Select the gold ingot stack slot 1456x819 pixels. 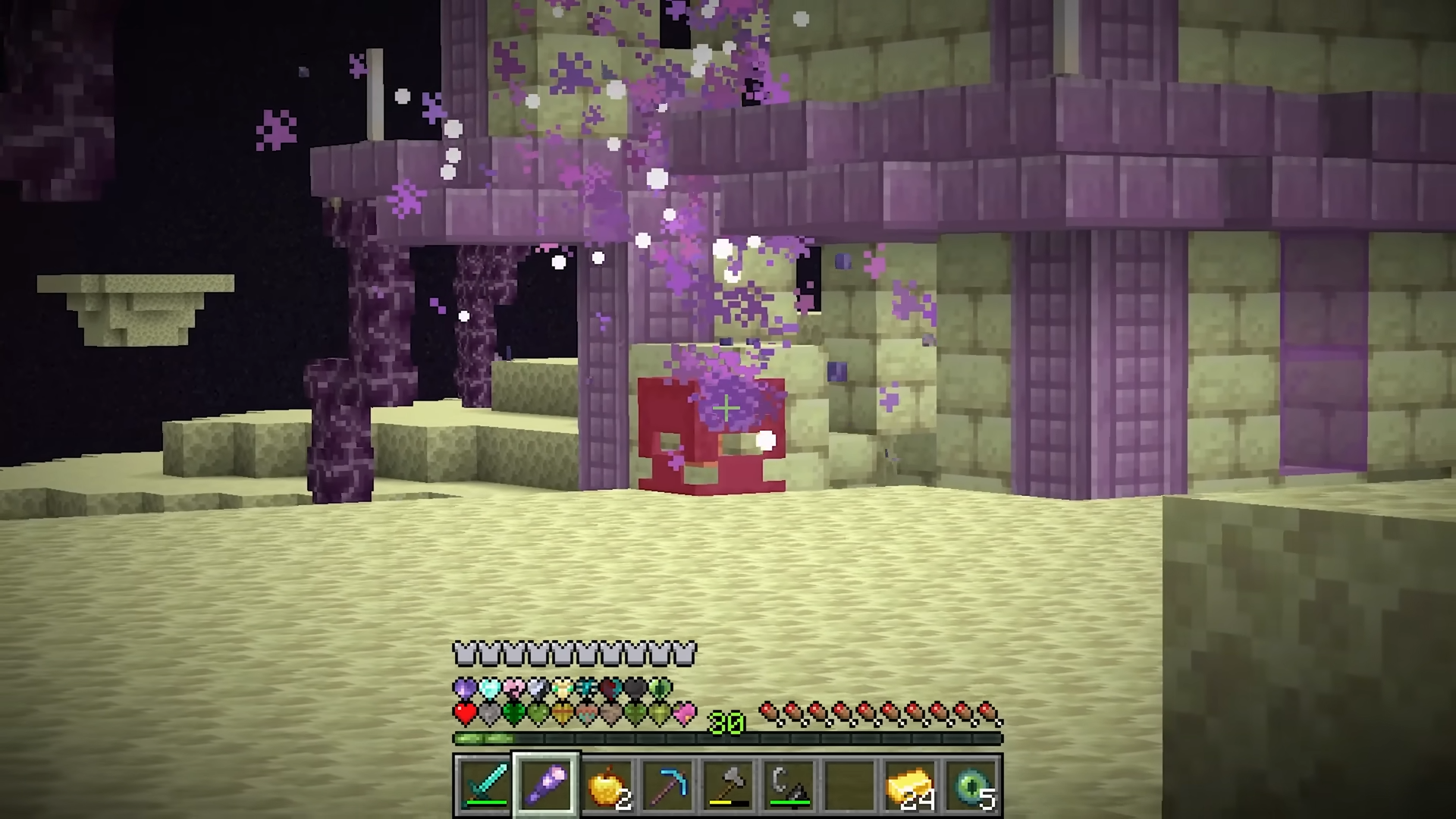[910, 785]
